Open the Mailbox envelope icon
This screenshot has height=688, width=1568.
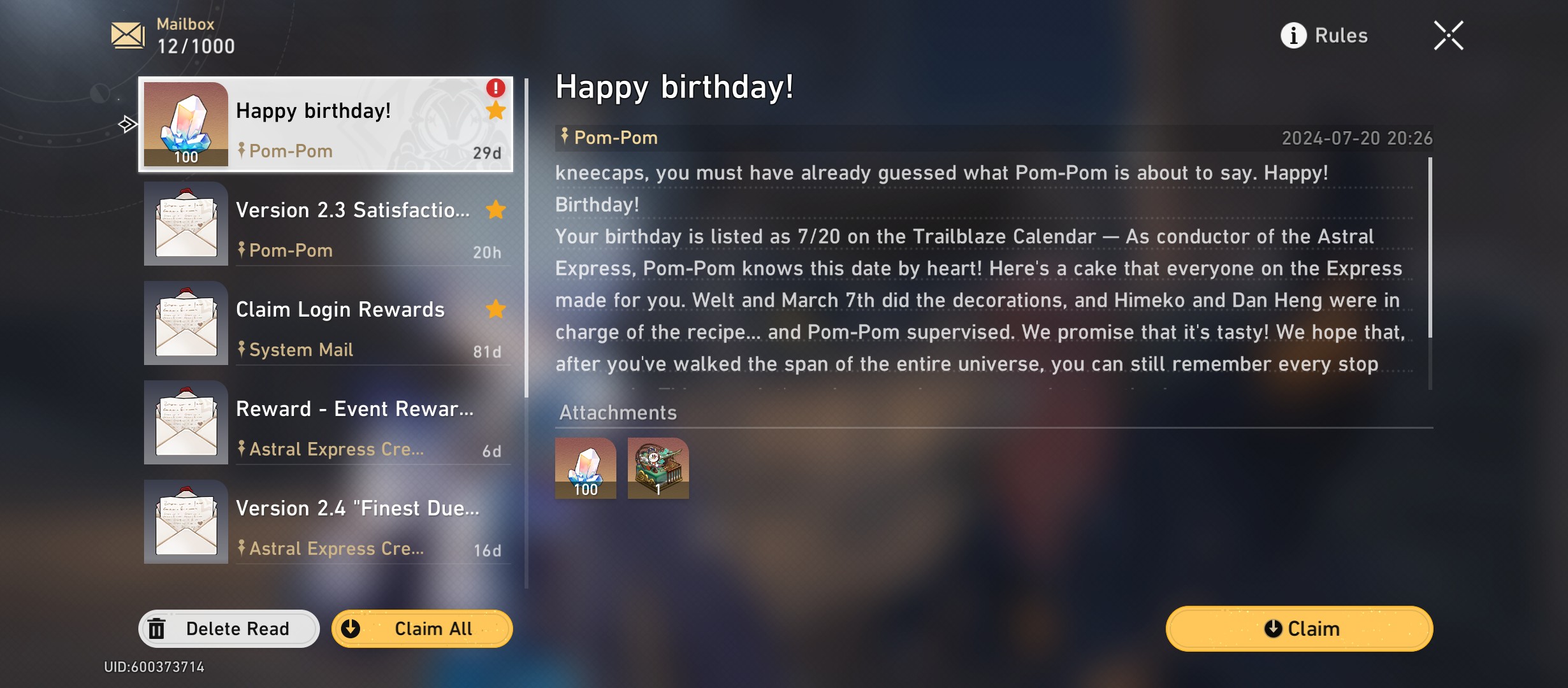(127, 36)
